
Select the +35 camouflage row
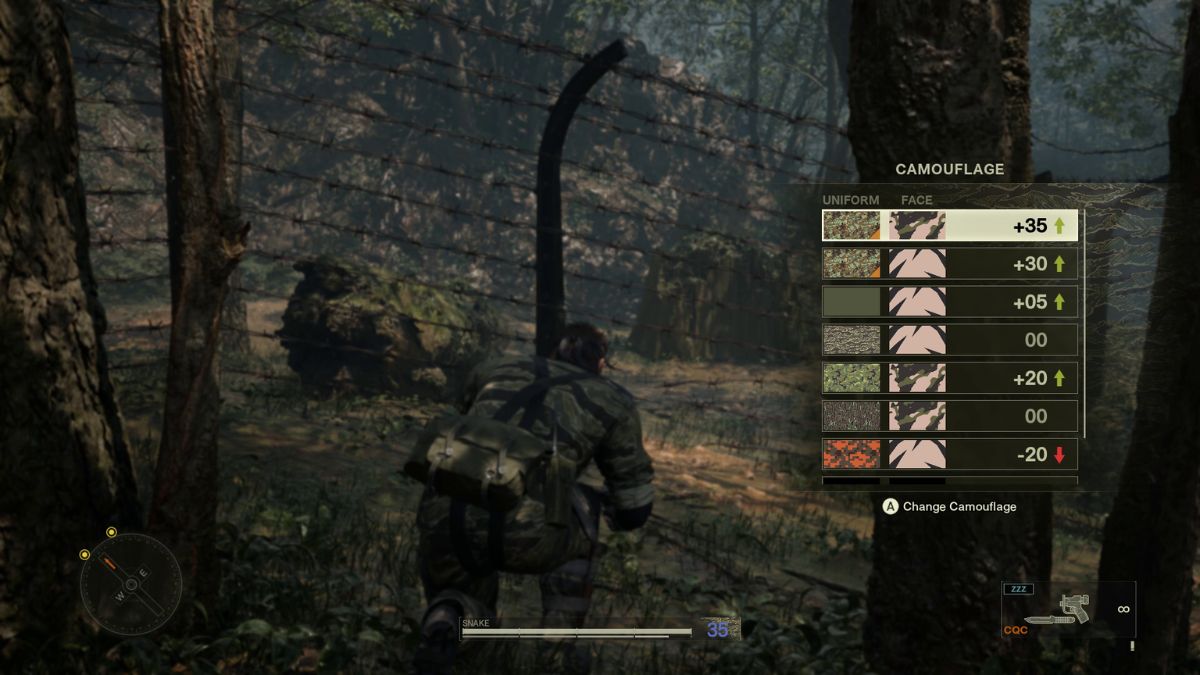tap(949, 226)
